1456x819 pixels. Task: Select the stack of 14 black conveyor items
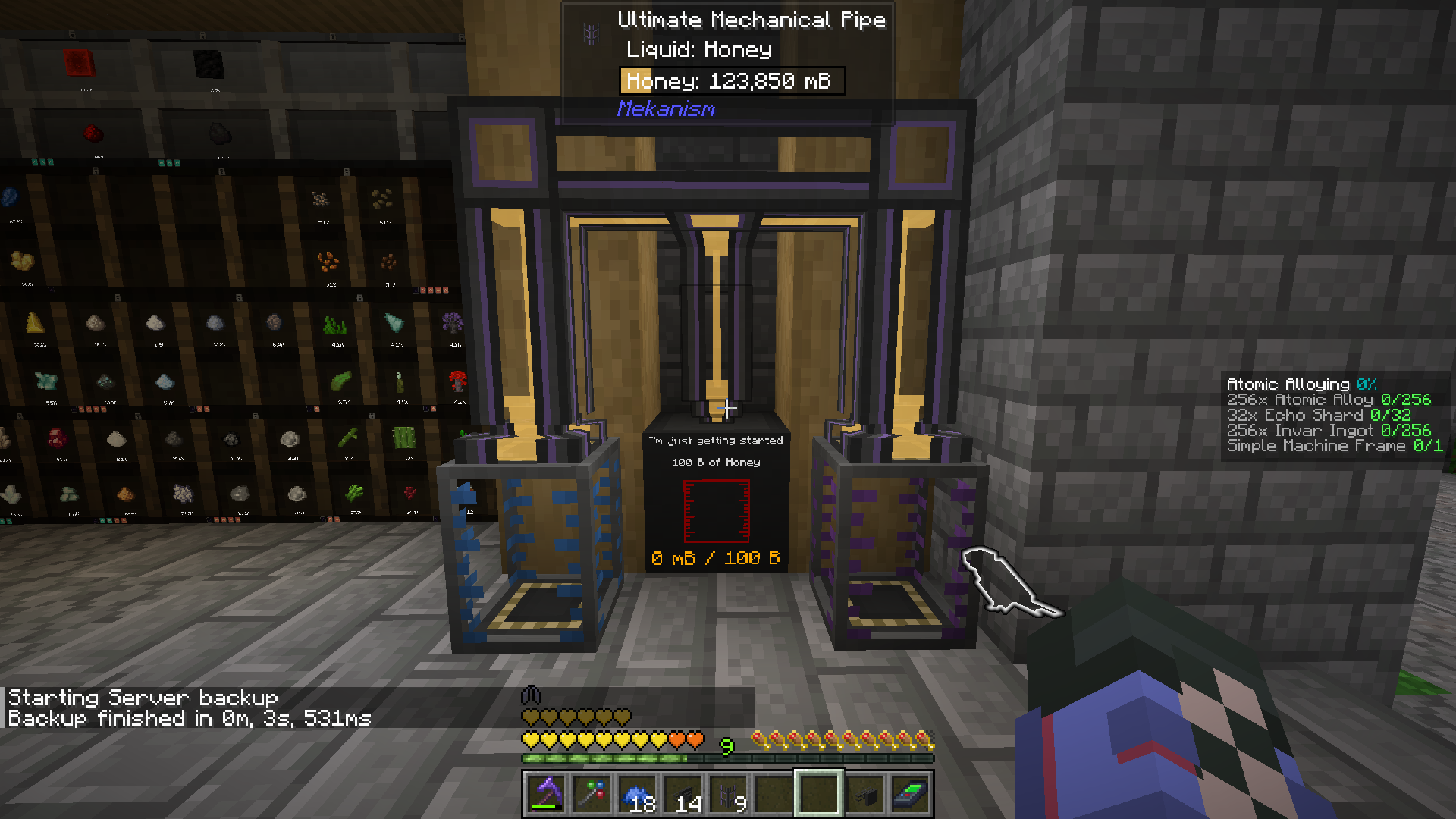click(x=682, y=793)
